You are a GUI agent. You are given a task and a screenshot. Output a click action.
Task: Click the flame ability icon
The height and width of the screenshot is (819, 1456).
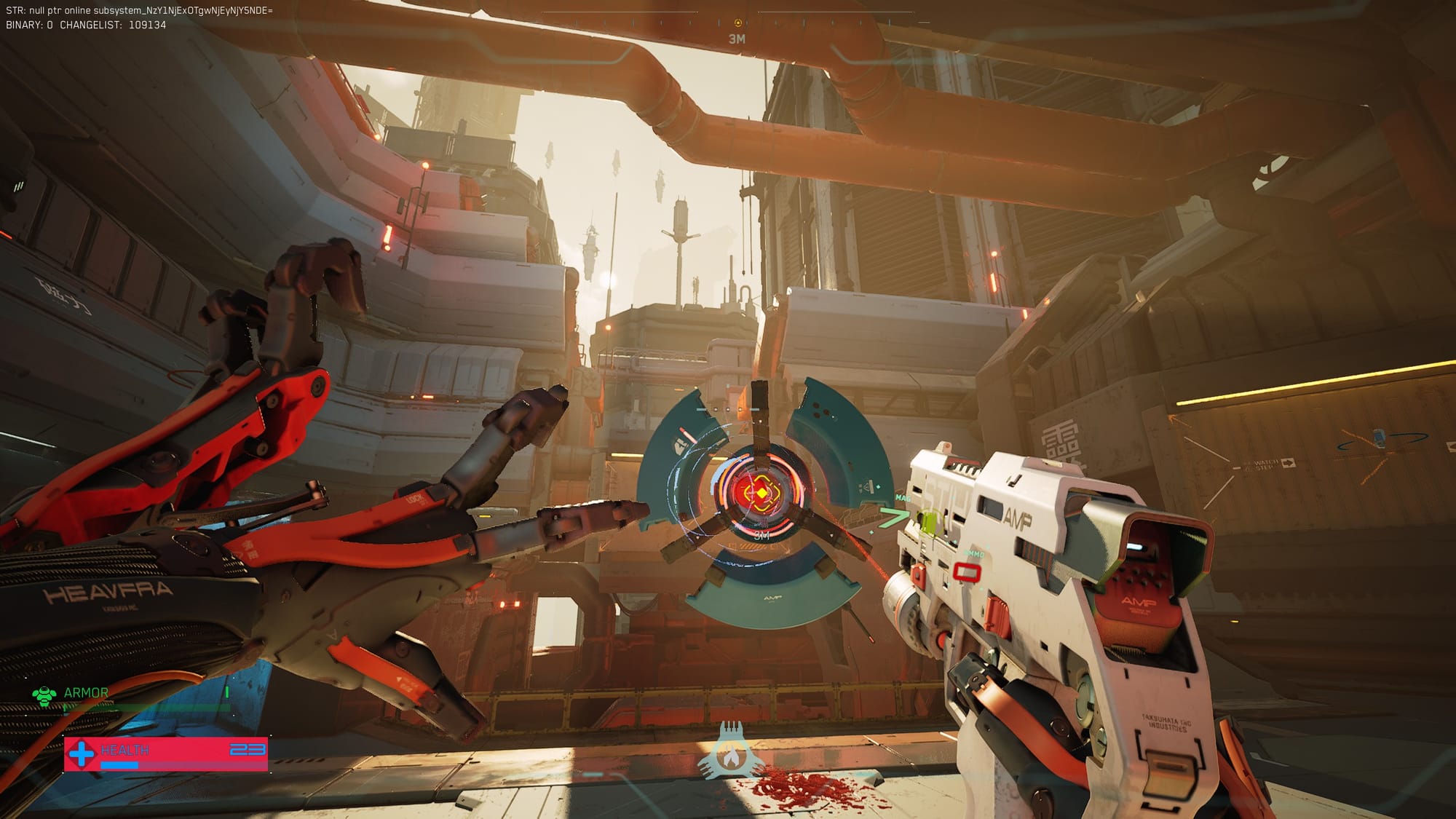coord(731,757)
